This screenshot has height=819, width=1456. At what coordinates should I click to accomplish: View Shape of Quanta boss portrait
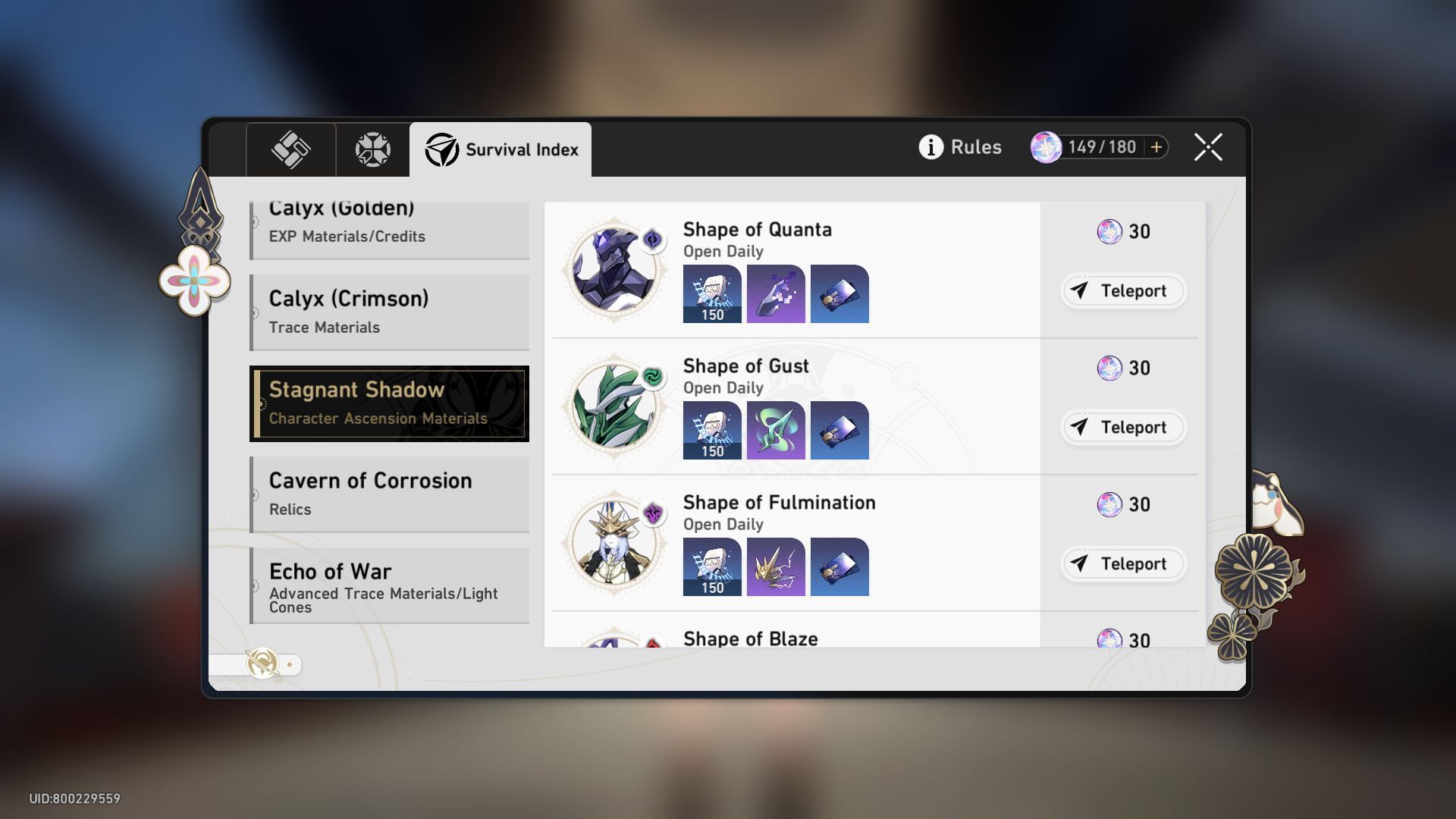pos(613,269)
